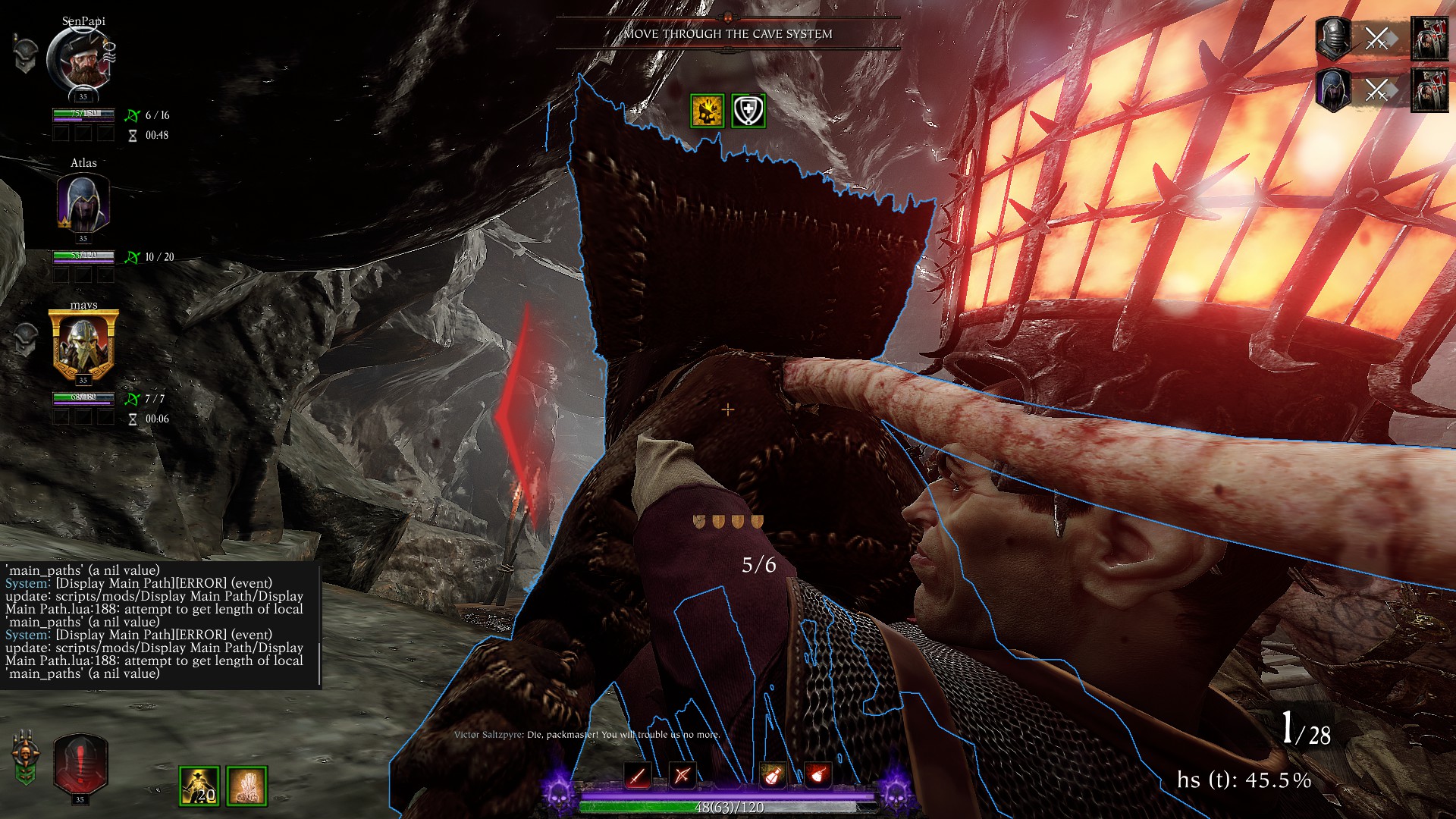Screen dimensions: 1456x819
Task: Select the potion item slot
Action: (x=773, y=775)
